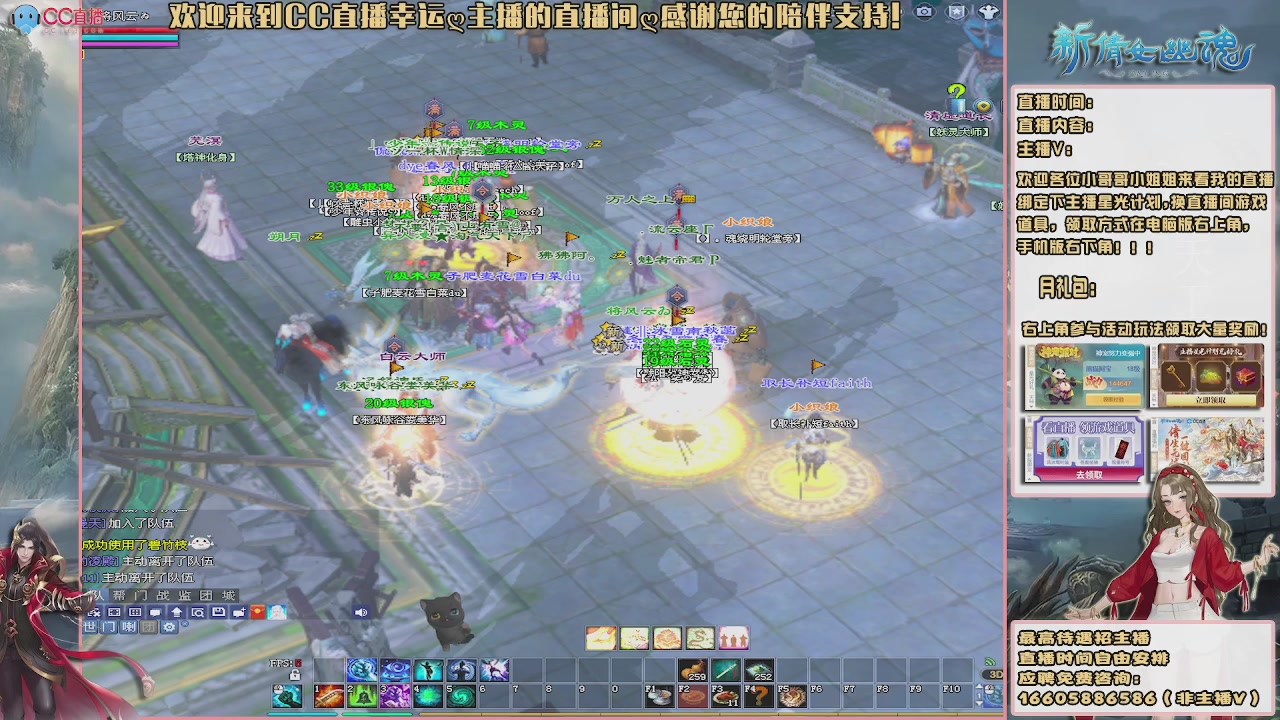
Task: Open the red envelope icon in the chat toolbar
Action: click(x=256, y=613)
